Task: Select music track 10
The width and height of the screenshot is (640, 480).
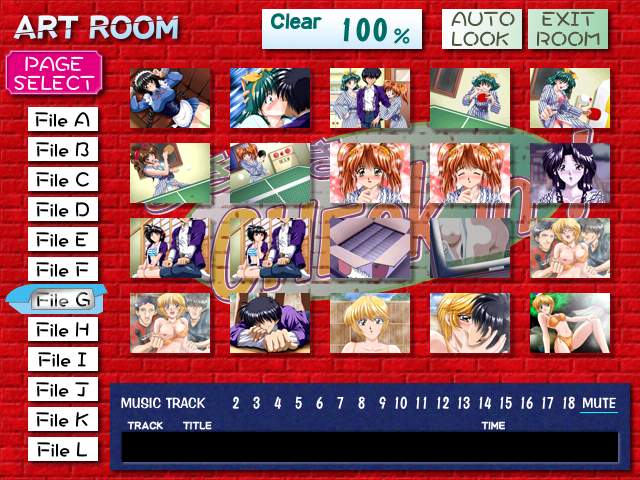Action: 401,404
